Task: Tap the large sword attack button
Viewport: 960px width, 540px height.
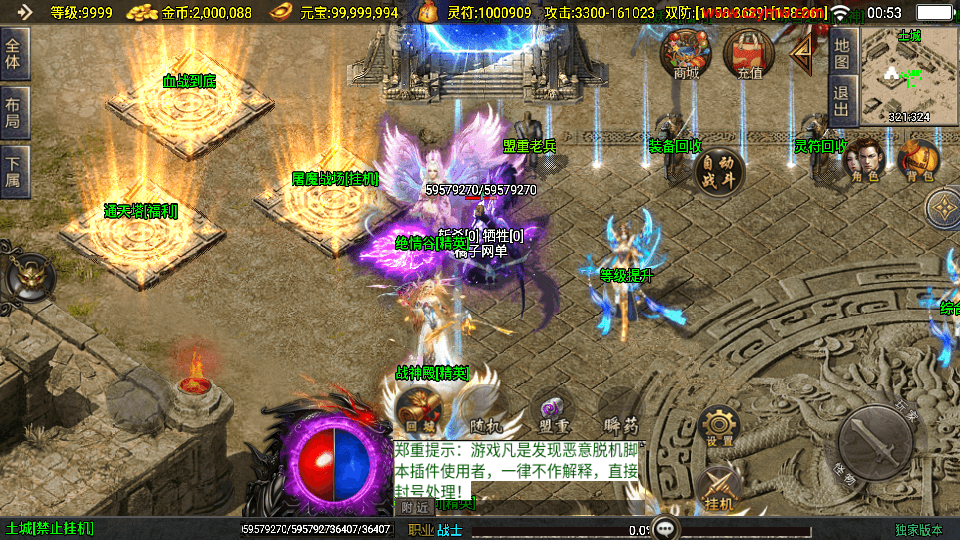Action: click(x=875, y=440)
